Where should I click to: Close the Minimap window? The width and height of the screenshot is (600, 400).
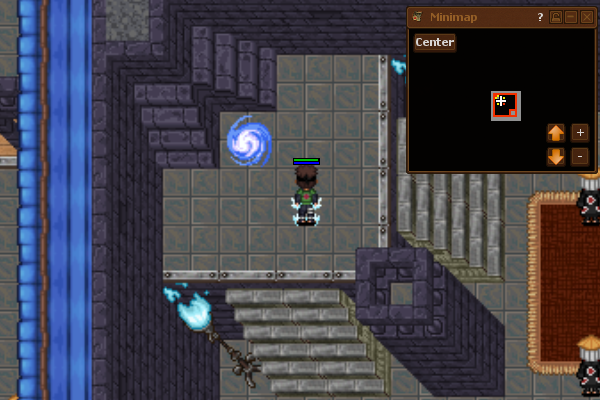coord(586,17)
